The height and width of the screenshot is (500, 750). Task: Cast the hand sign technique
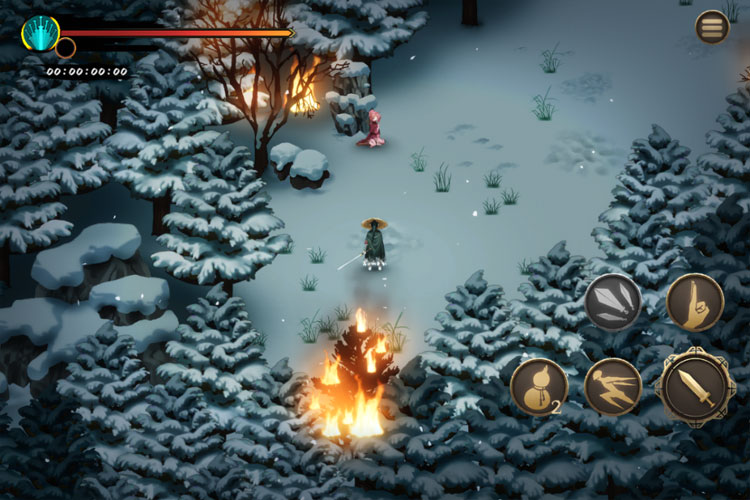coord(695,303)
